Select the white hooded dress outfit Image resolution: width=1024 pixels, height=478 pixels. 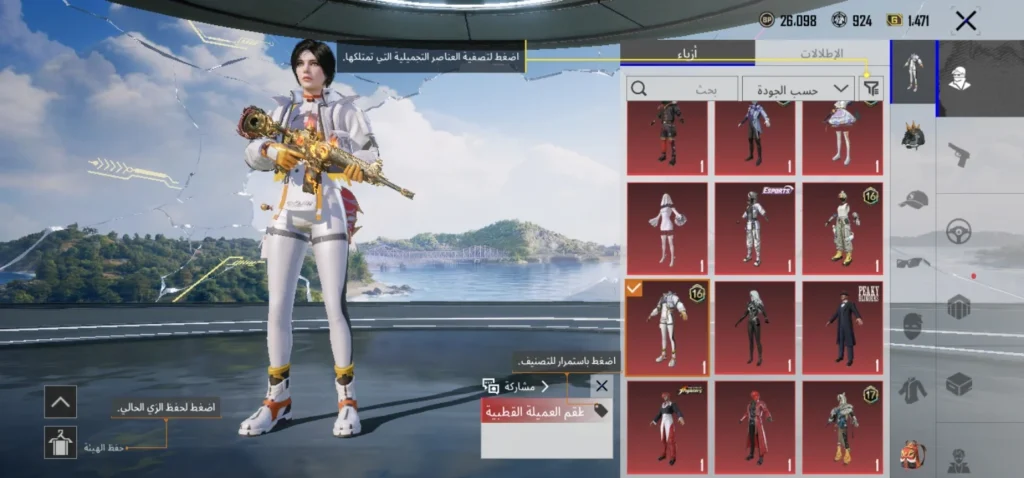point(667,229)
